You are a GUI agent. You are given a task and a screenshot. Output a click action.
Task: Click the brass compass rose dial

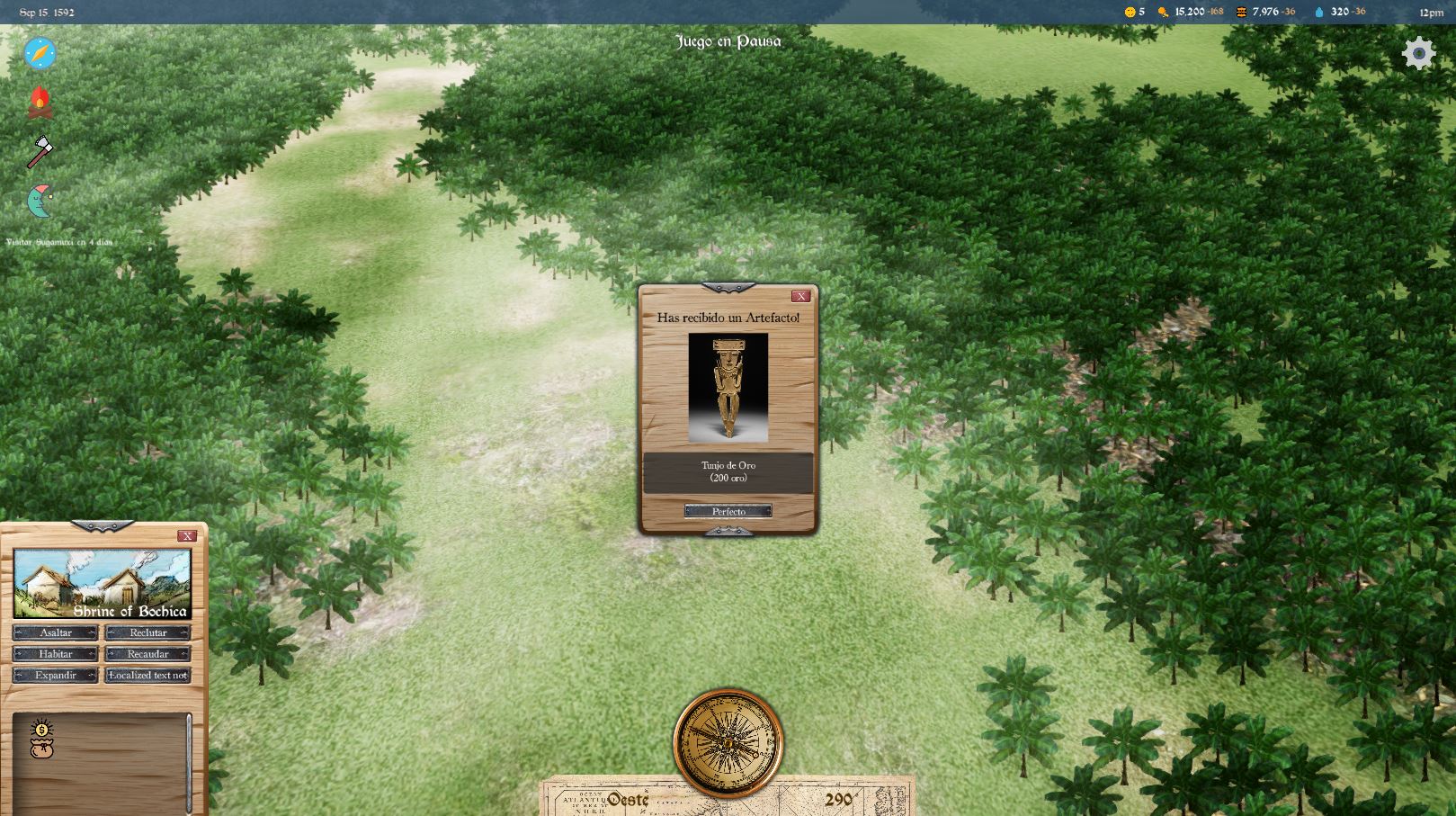coord(728,743)
